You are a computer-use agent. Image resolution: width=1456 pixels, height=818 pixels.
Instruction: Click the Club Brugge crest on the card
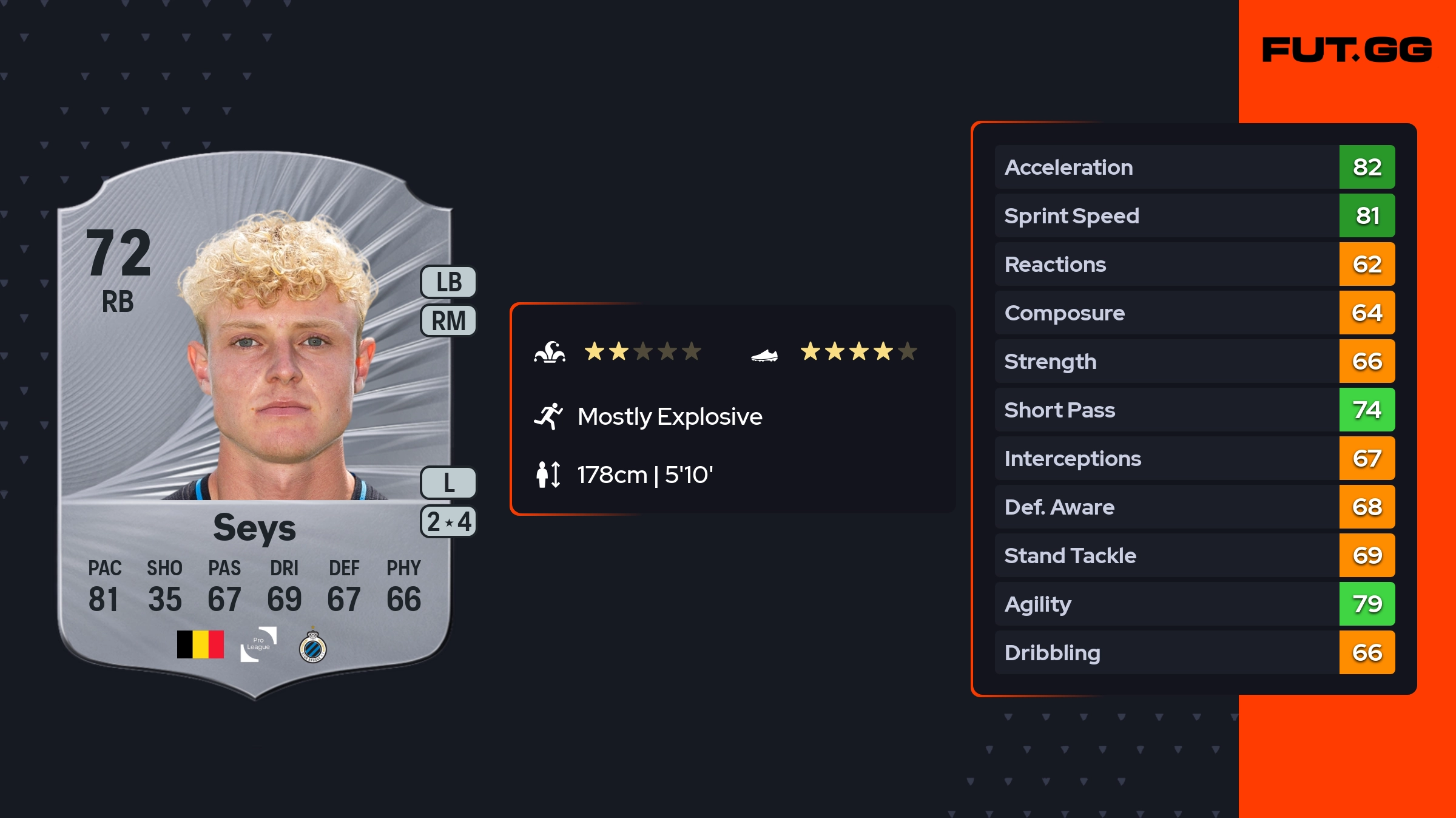[313, 647]
